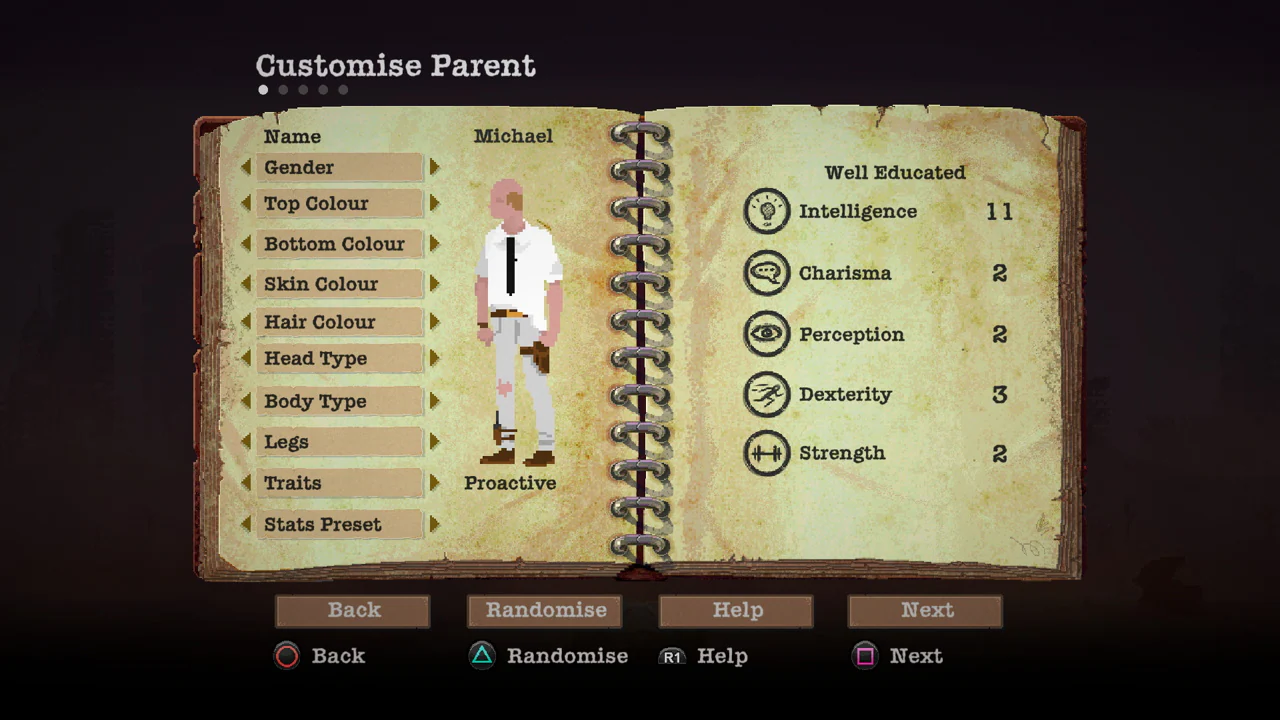This screenshot has height=720, width=1280.
Task: Select the Traits row
Action: [x=339, y=483]
